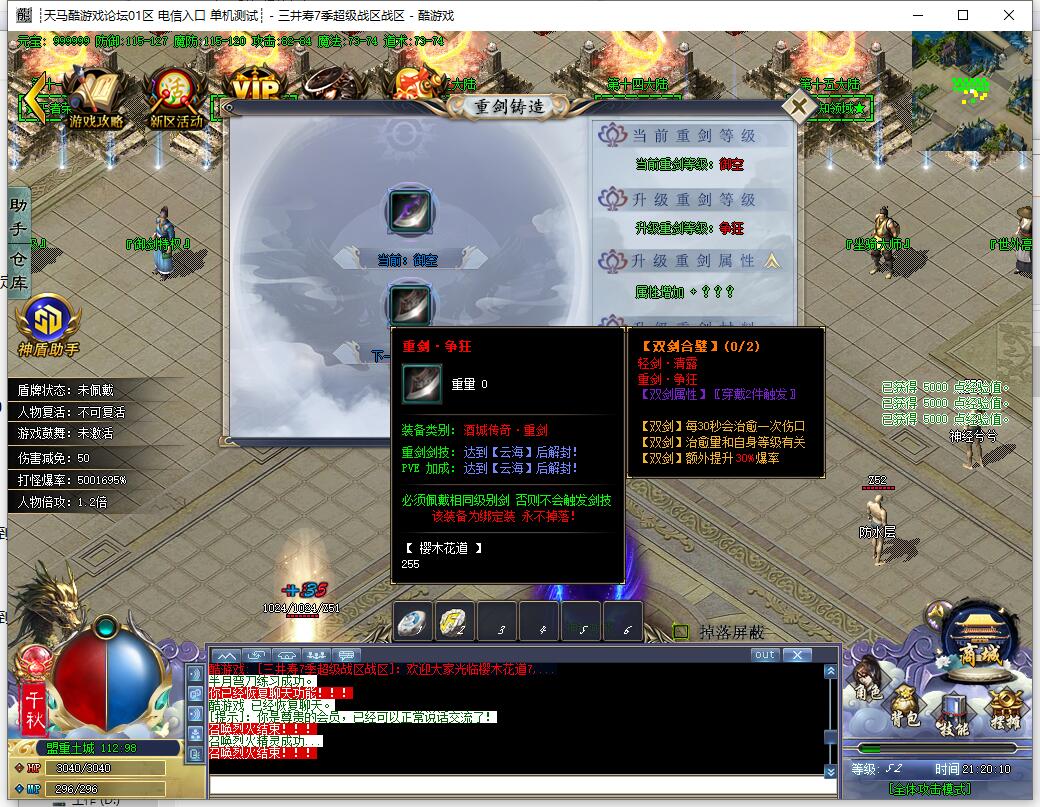
Task: Use the yellow item in hotbar slot 2
Action: pos(455,622)
